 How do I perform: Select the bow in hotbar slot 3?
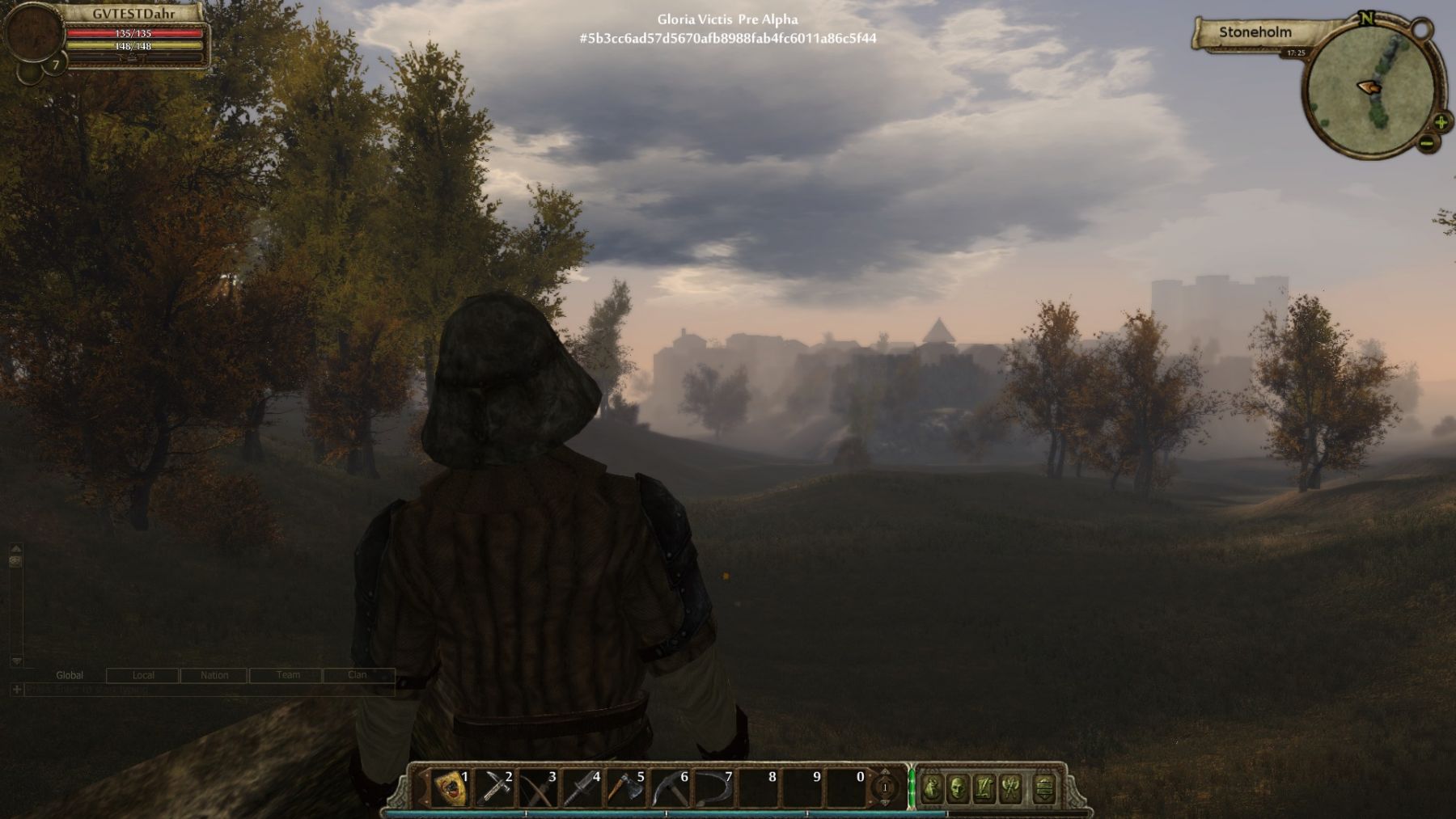coord(538,787)
